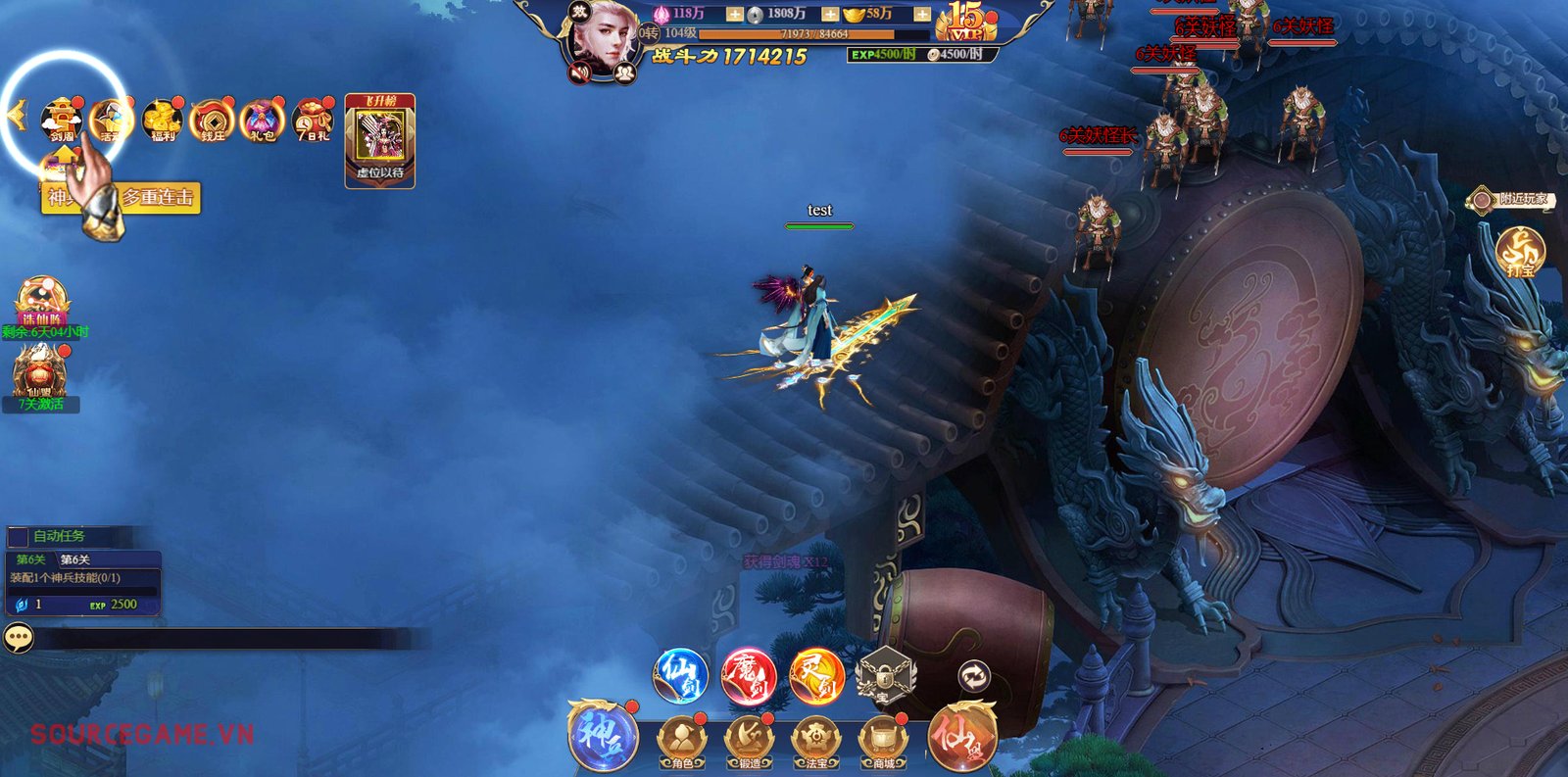Open the 福利 welfare icon

pos(163,121)
